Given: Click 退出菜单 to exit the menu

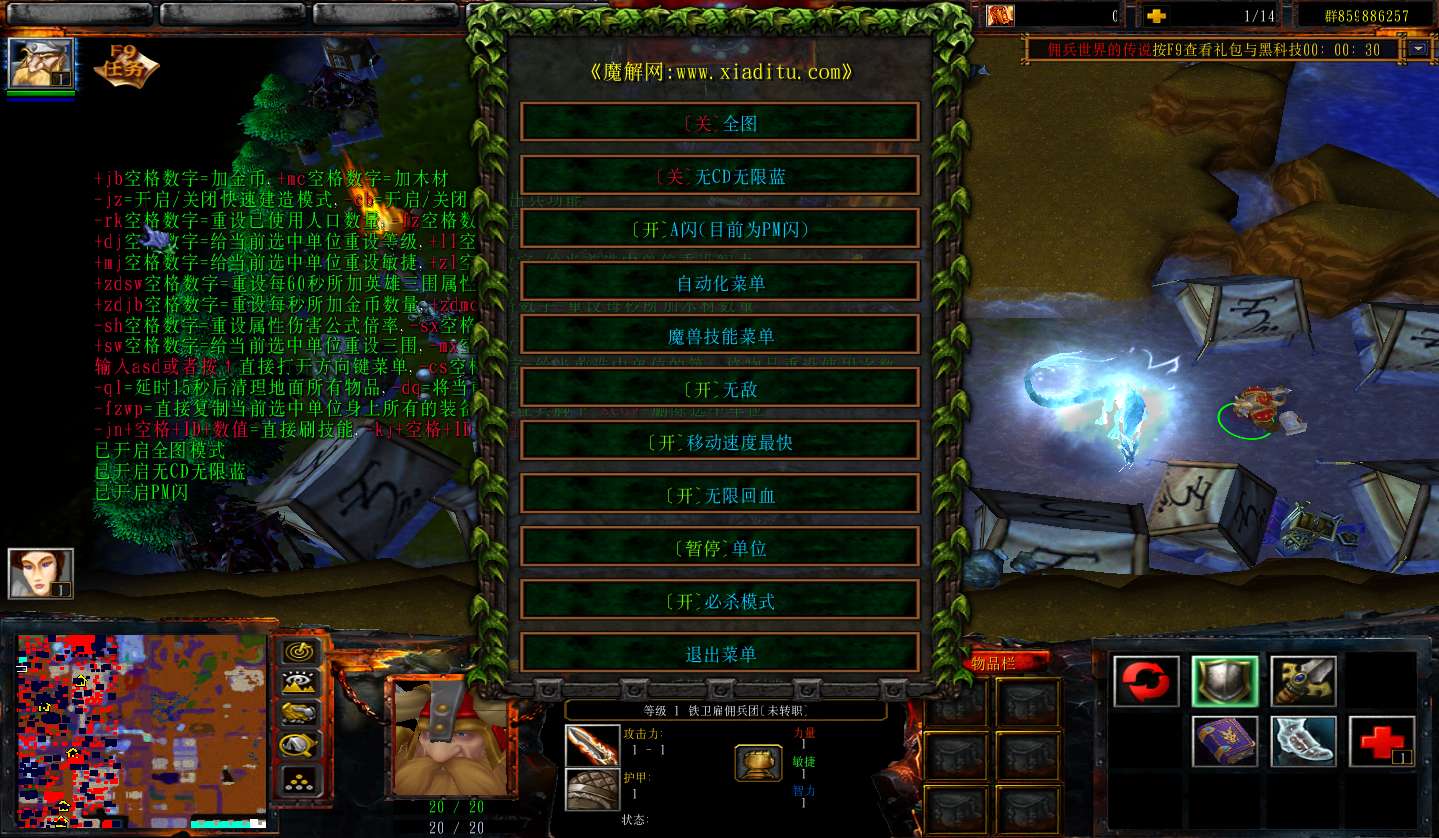Looking at the screenshot, I should 719,653.
